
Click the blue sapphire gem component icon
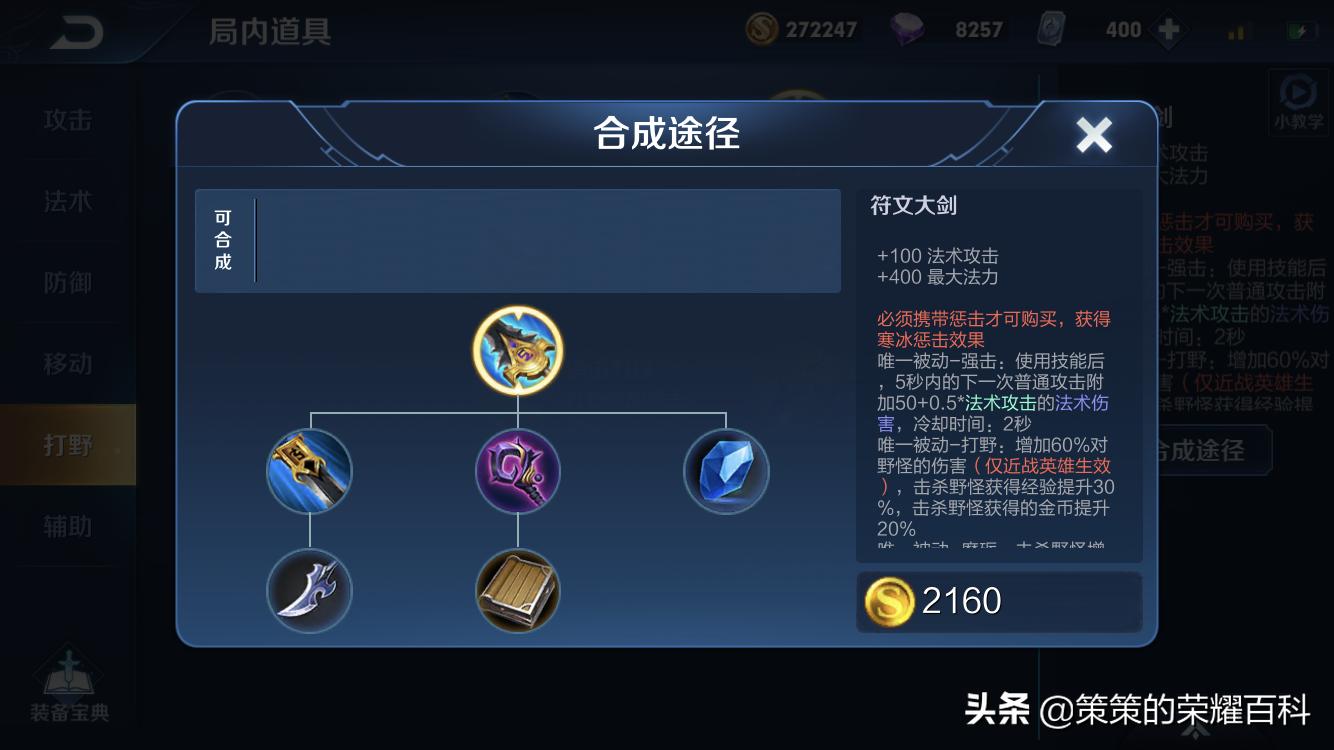(726, 471)
